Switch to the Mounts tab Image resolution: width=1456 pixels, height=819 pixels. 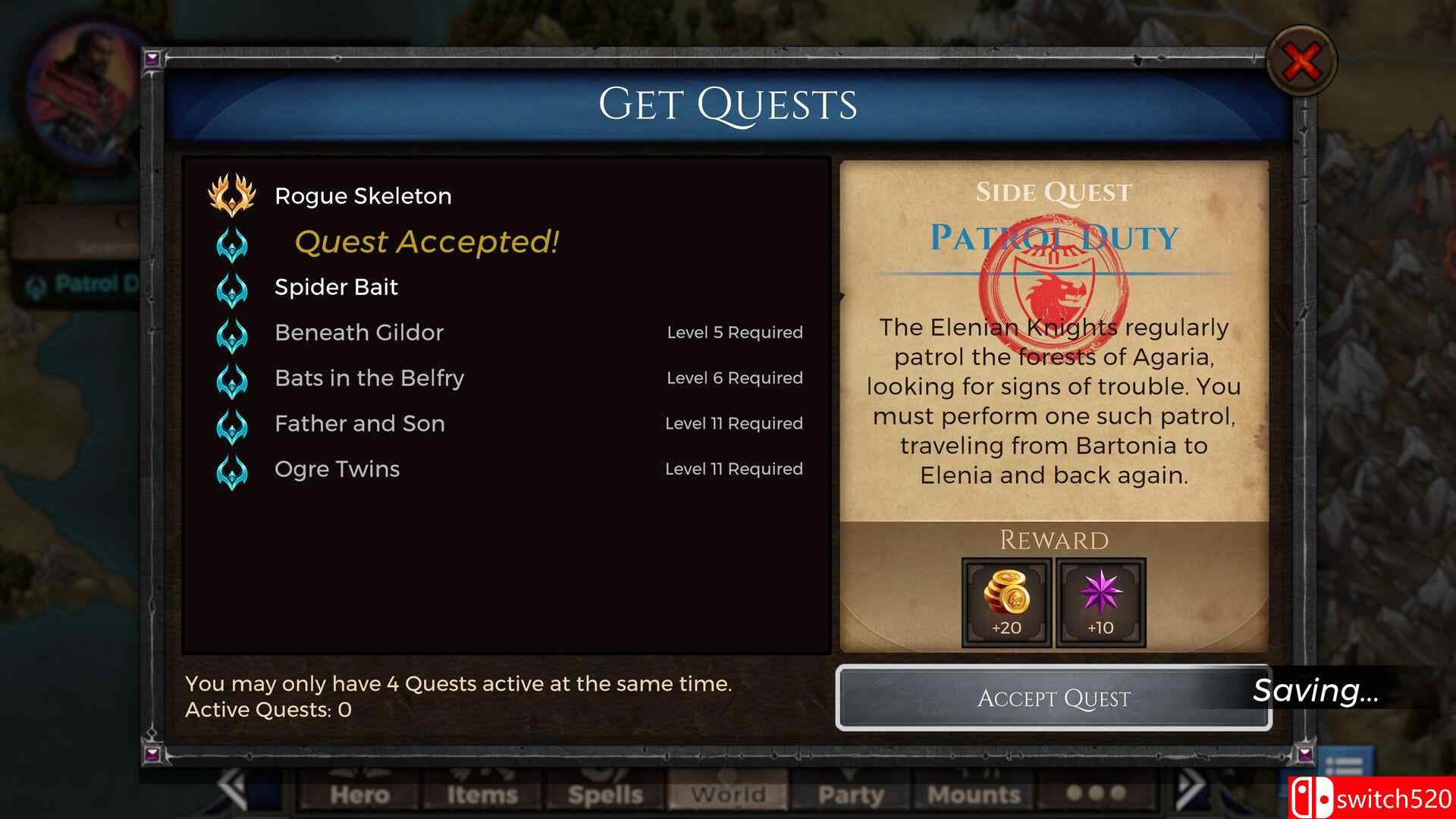[x=973, y=795]
